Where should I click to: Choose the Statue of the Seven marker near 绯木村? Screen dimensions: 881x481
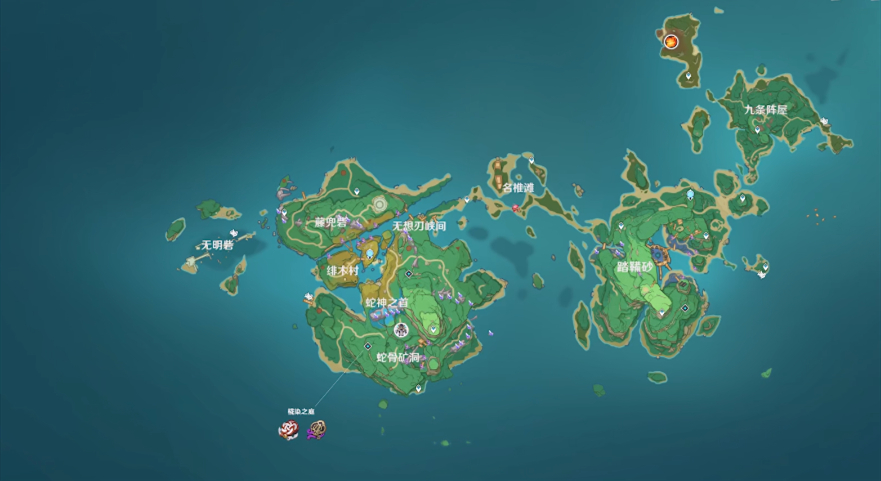(x=369, y=255)
